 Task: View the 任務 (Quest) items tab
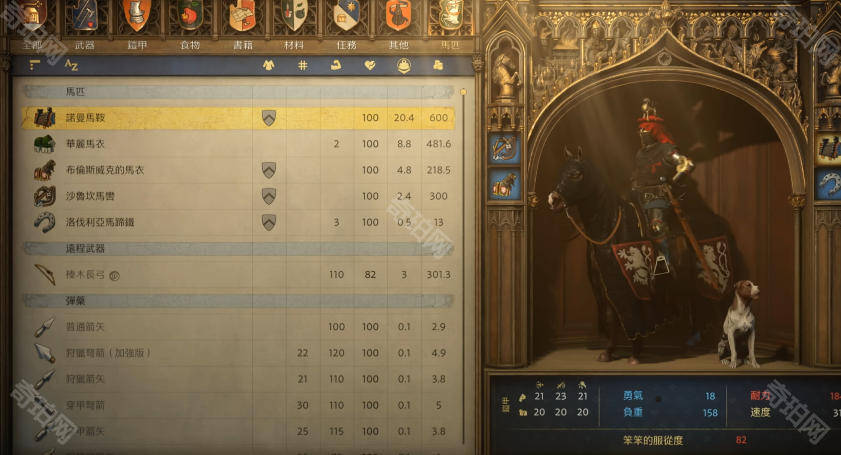pyautogui.click(x=347, y=44)
